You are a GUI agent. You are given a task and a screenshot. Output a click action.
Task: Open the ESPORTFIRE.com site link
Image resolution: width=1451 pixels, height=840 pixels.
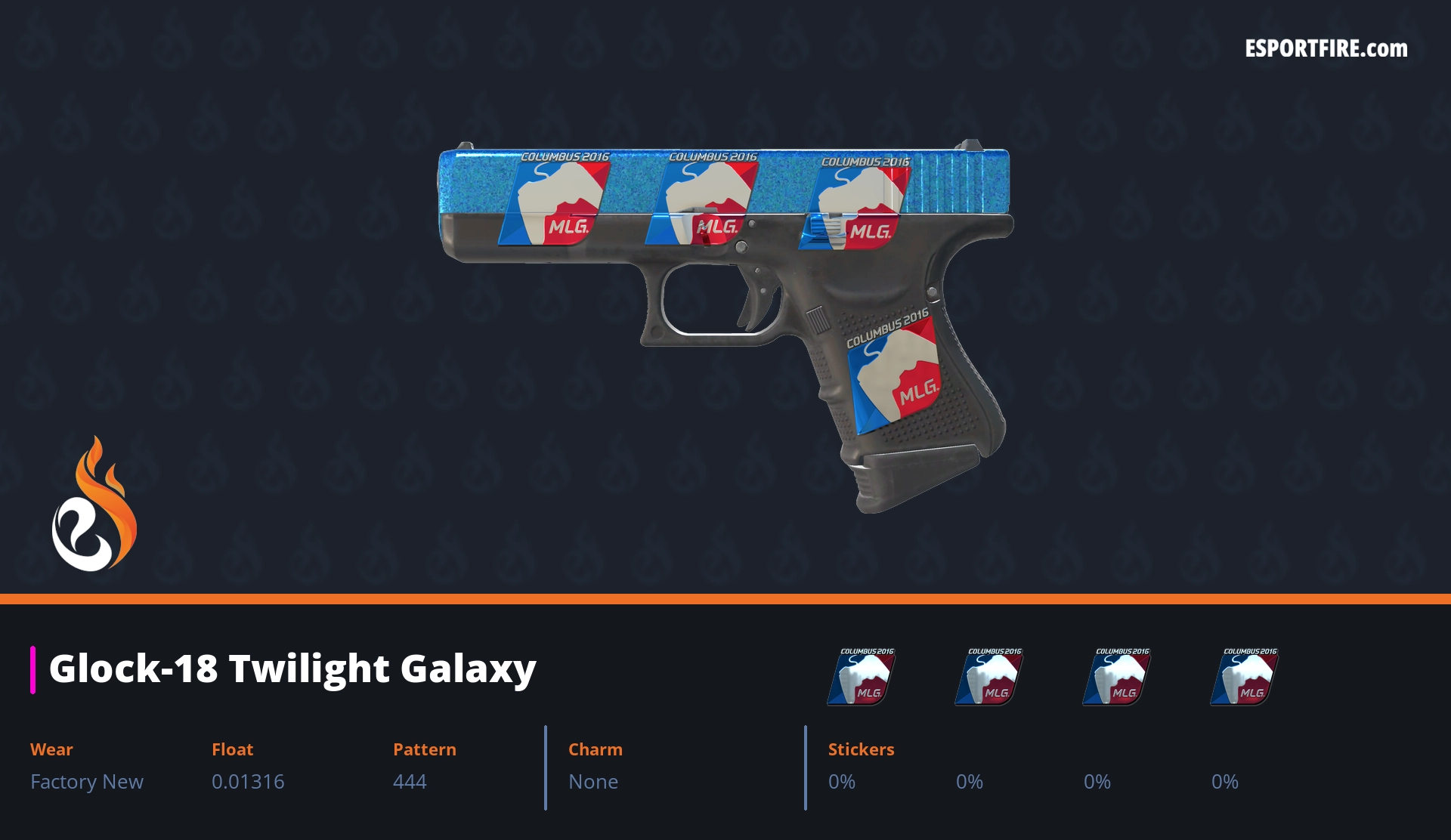pyautogui.click(x=1326, y=49)
